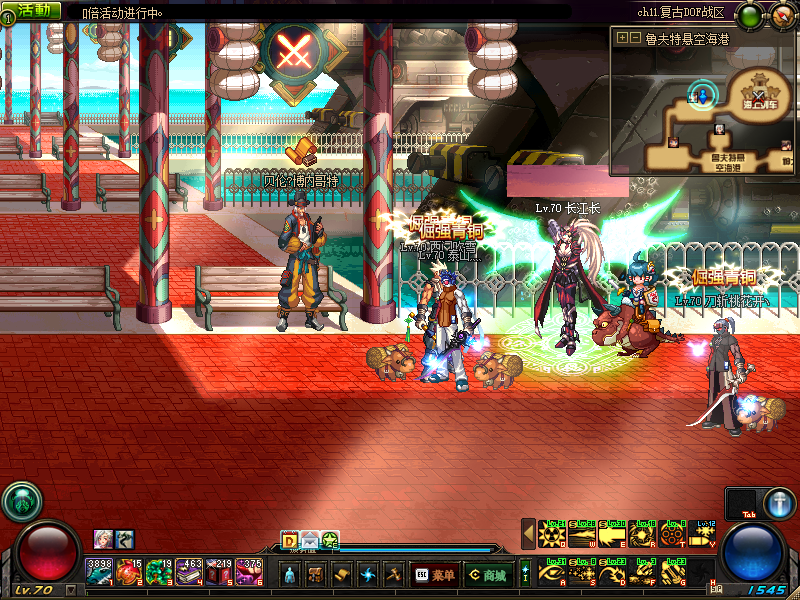Click the green orb button beside the channel name
The width and height of the screenshot is (800, 600).
pyautogui.click(x=750, y=15)
